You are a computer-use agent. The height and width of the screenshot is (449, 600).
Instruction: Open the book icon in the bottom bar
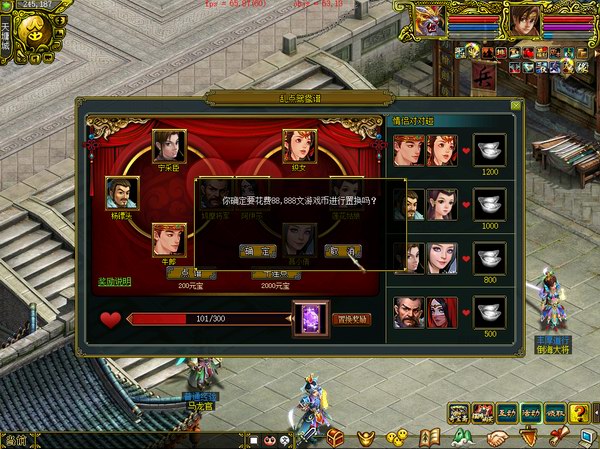[x=431, y=437]
